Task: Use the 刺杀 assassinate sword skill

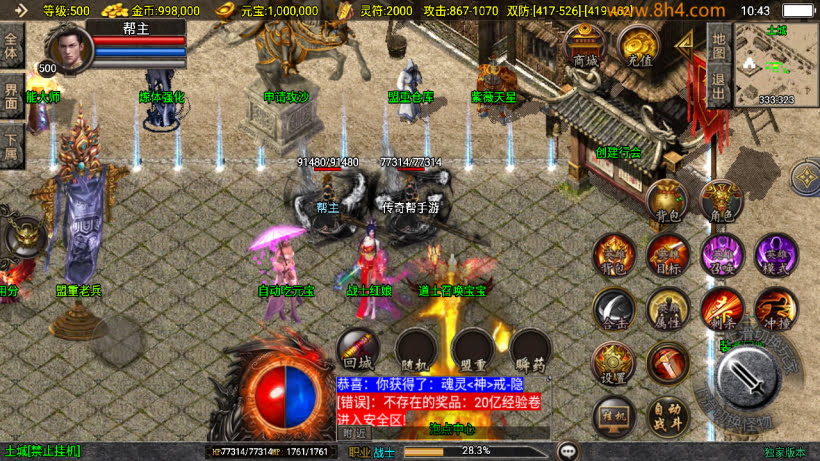Action: 721,309
